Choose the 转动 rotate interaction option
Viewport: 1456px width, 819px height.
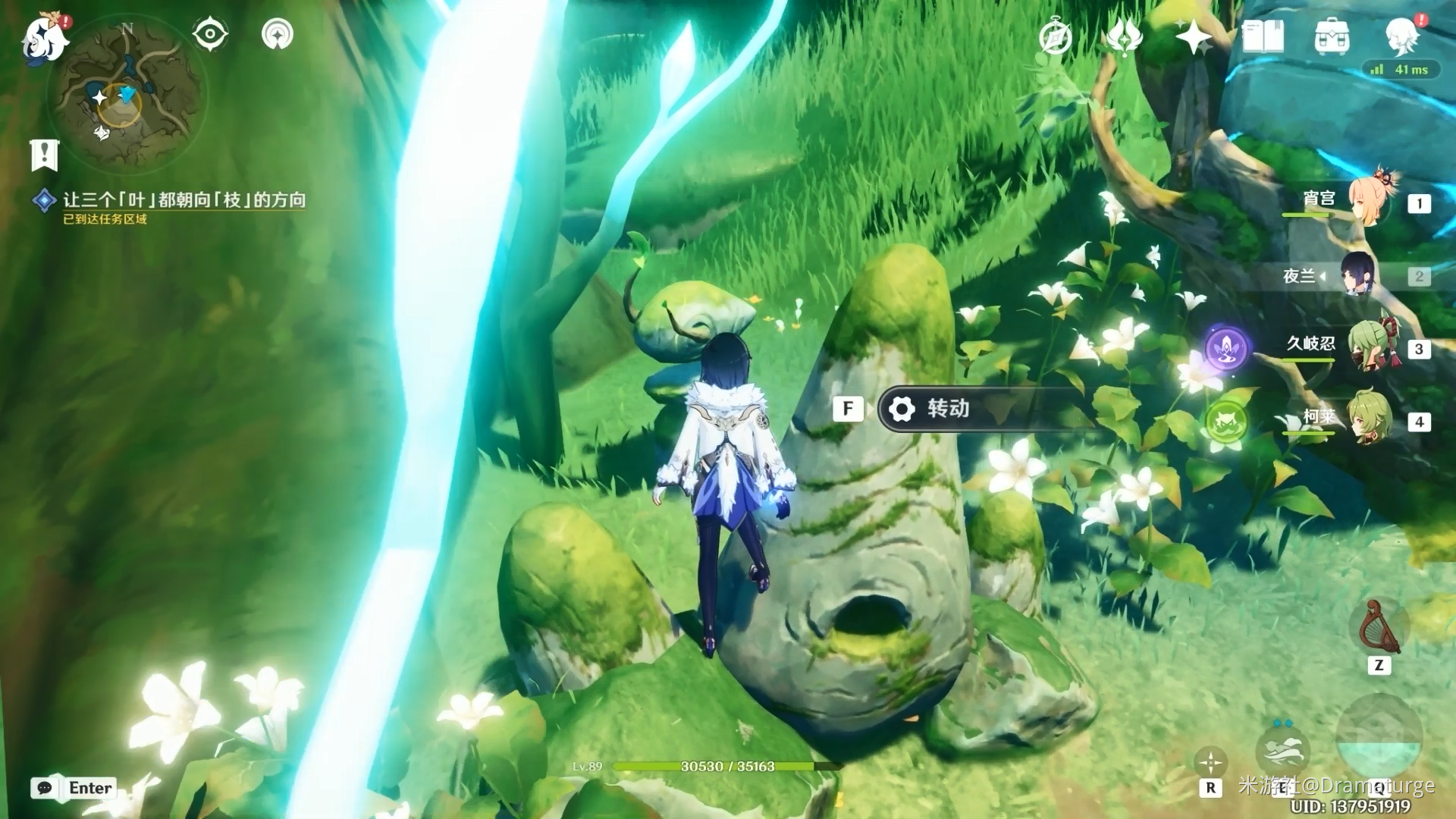(978, 409)
